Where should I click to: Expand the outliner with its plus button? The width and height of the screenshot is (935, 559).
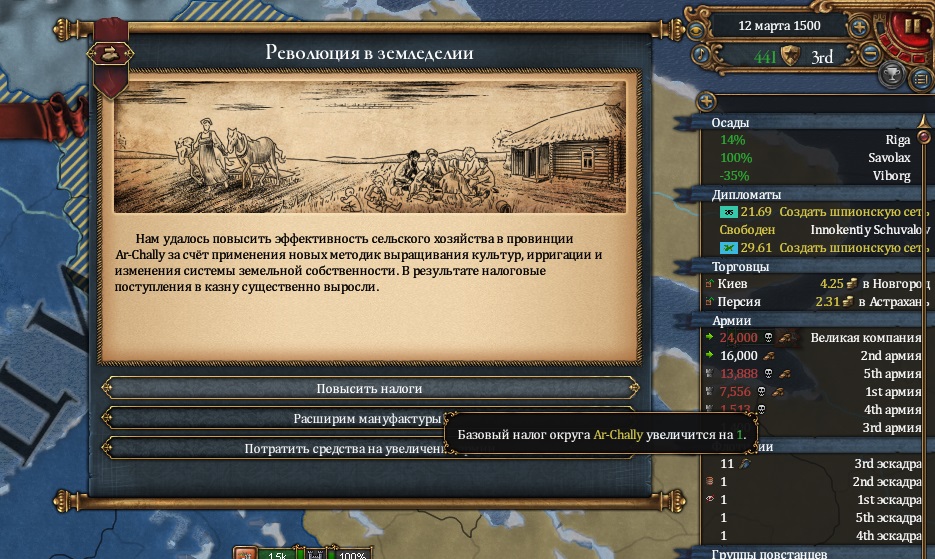click(707, 101)
